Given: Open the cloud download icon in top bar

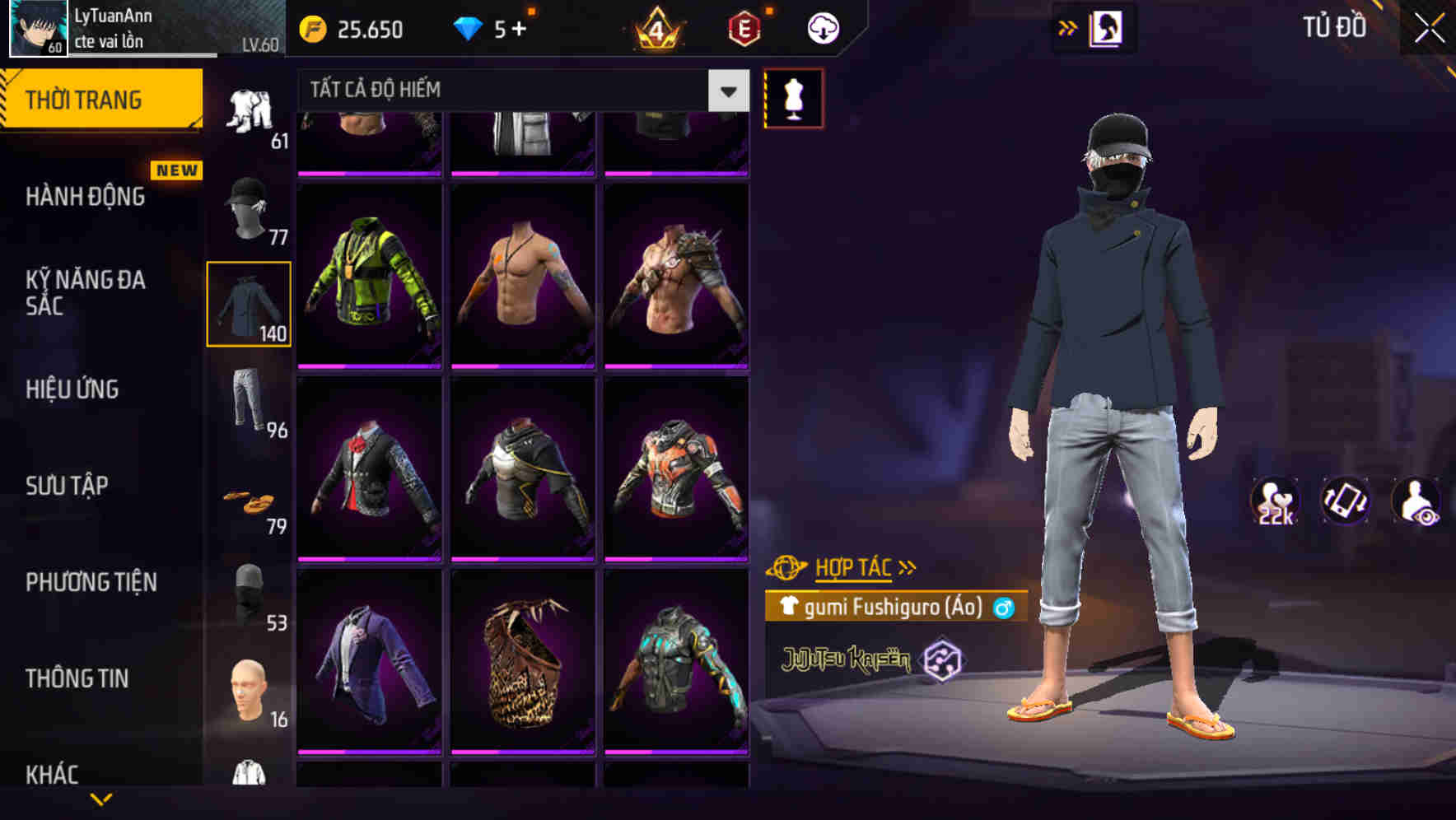Looking at the screenshot, I should coord(823,27).
